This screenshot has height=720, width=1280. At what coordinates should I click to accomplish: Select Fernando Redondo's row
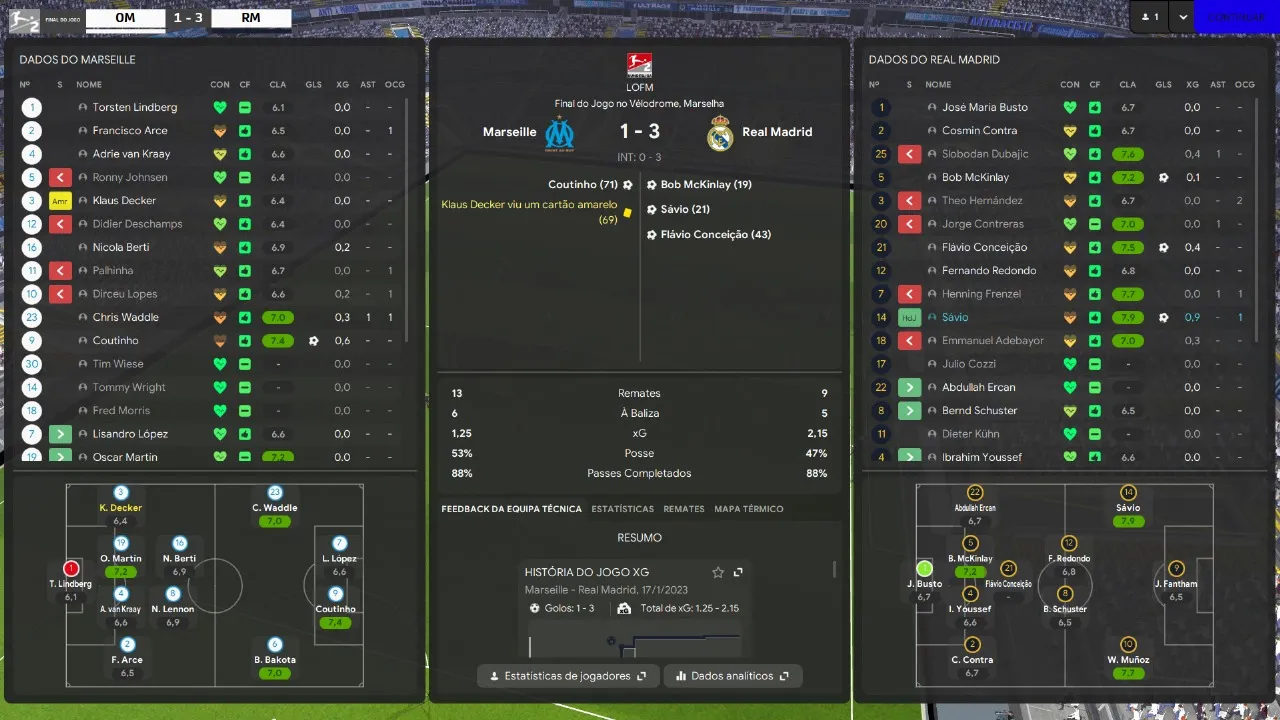click(988, 270)
